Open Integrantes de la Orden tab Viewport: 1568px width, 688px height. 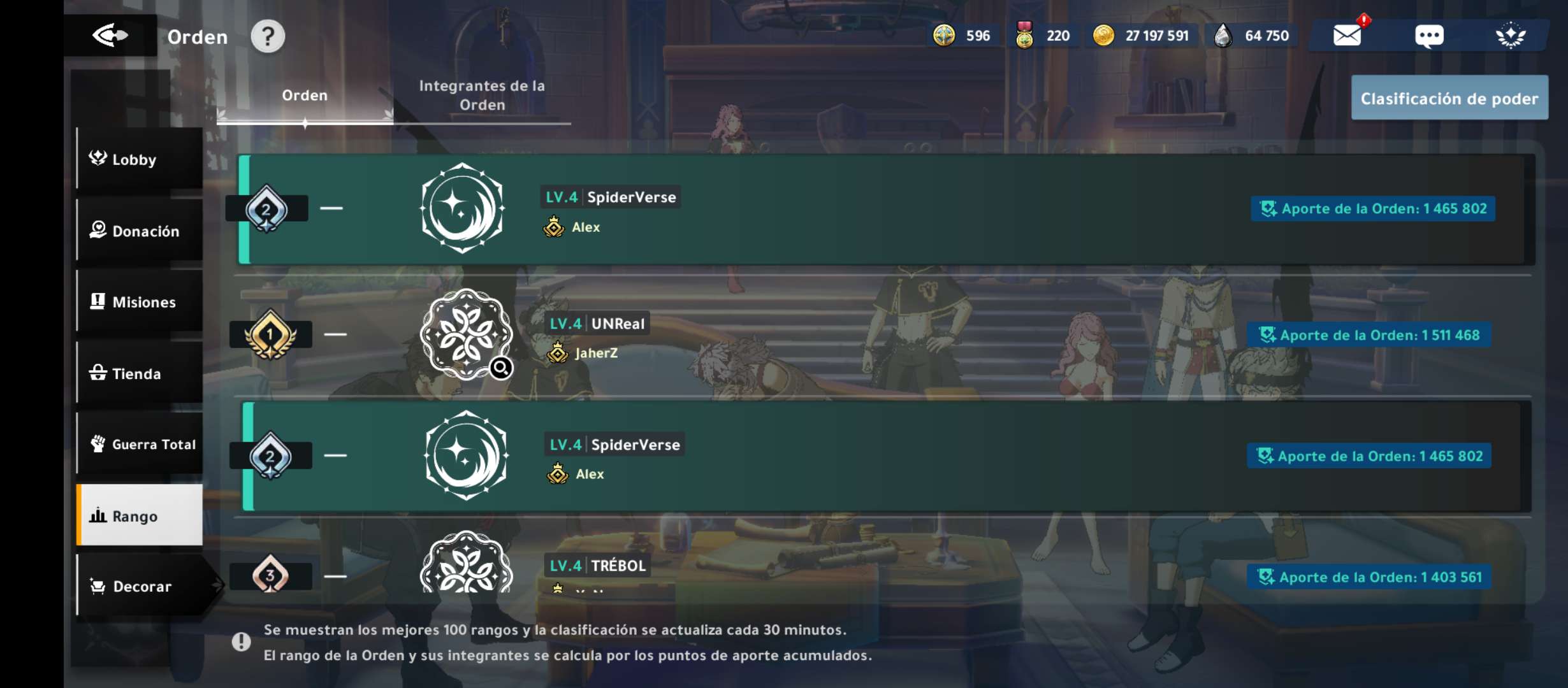click(482, 96)
